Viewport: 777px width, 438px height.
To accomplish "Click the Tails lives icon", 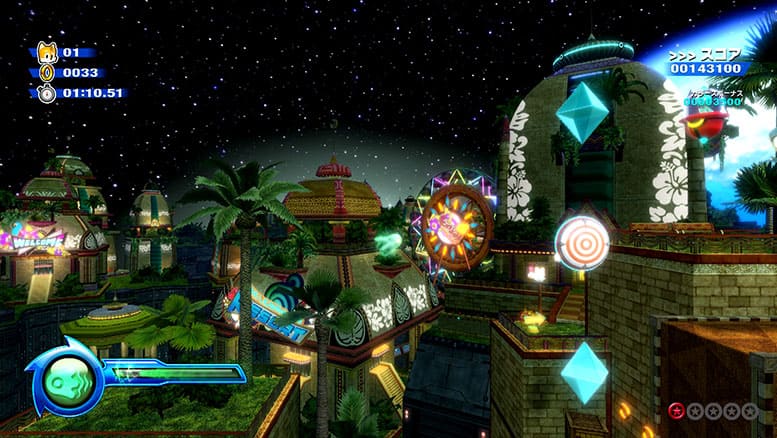I will 47,52.
